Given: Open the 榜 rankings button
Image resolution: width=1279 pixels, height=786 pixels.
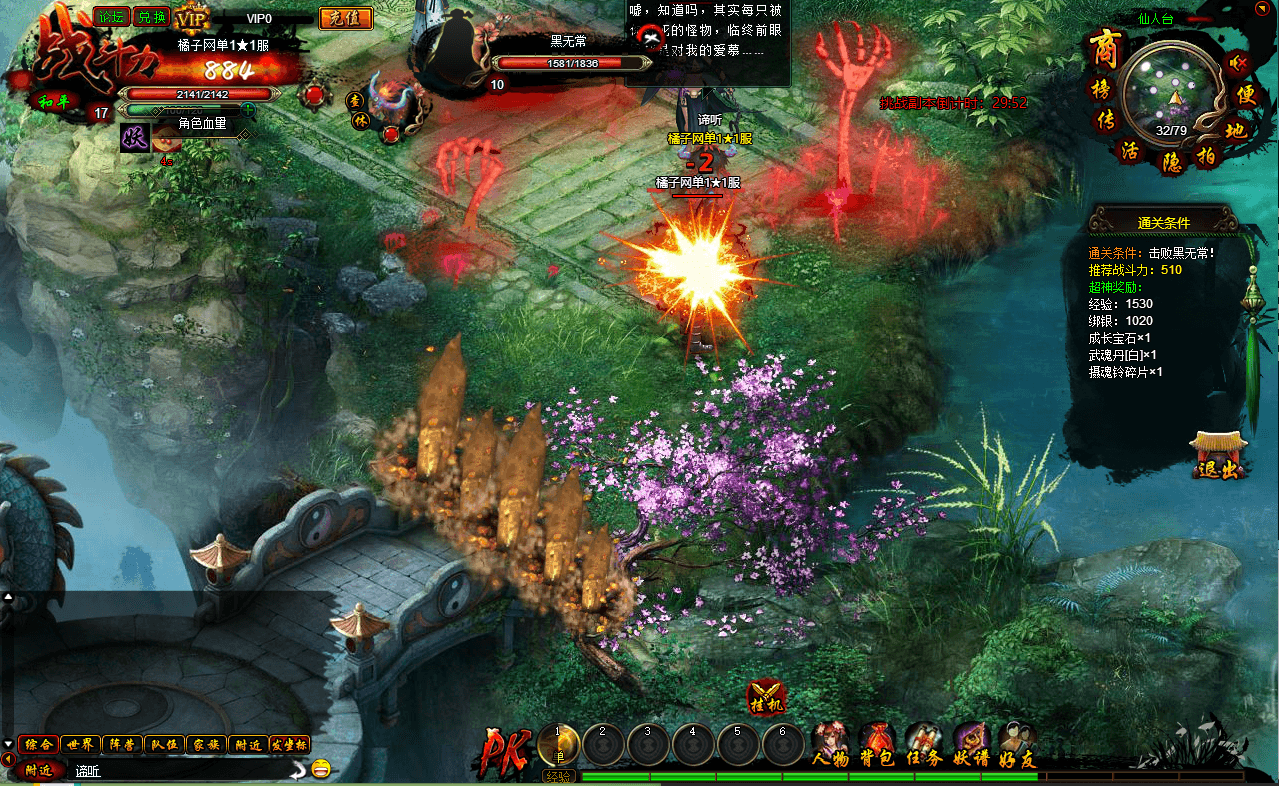Looking at the screenshot, I should pos(1103,89).
